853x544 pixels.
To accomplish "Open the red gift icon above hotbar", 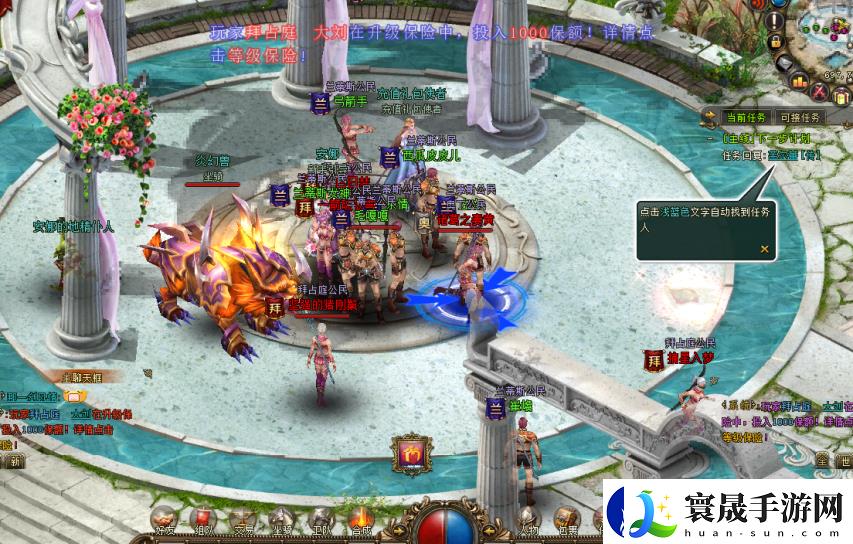I will [411, 455].
